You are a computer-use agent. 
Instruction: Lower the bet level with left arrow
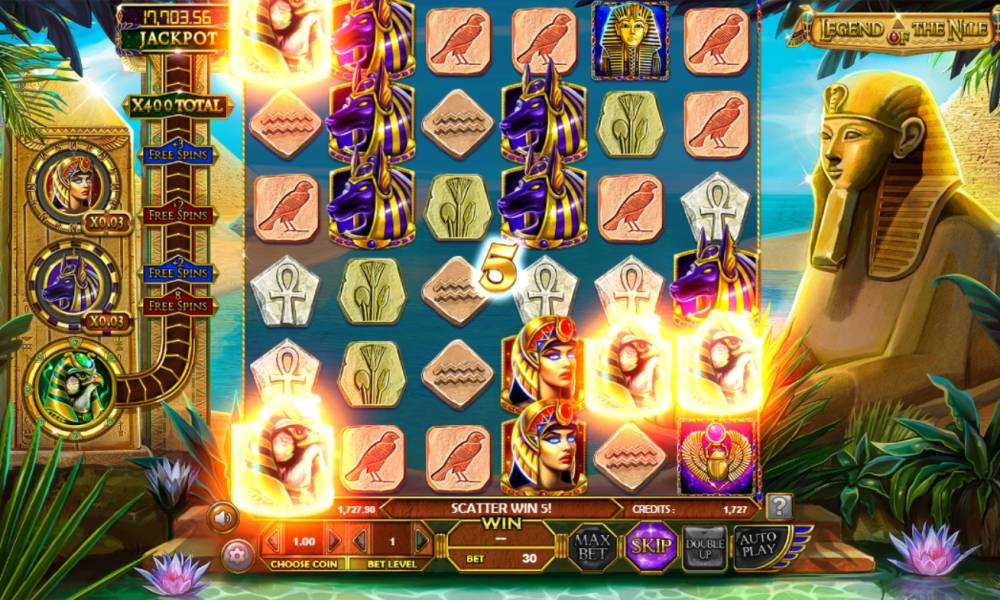point(359,542)
